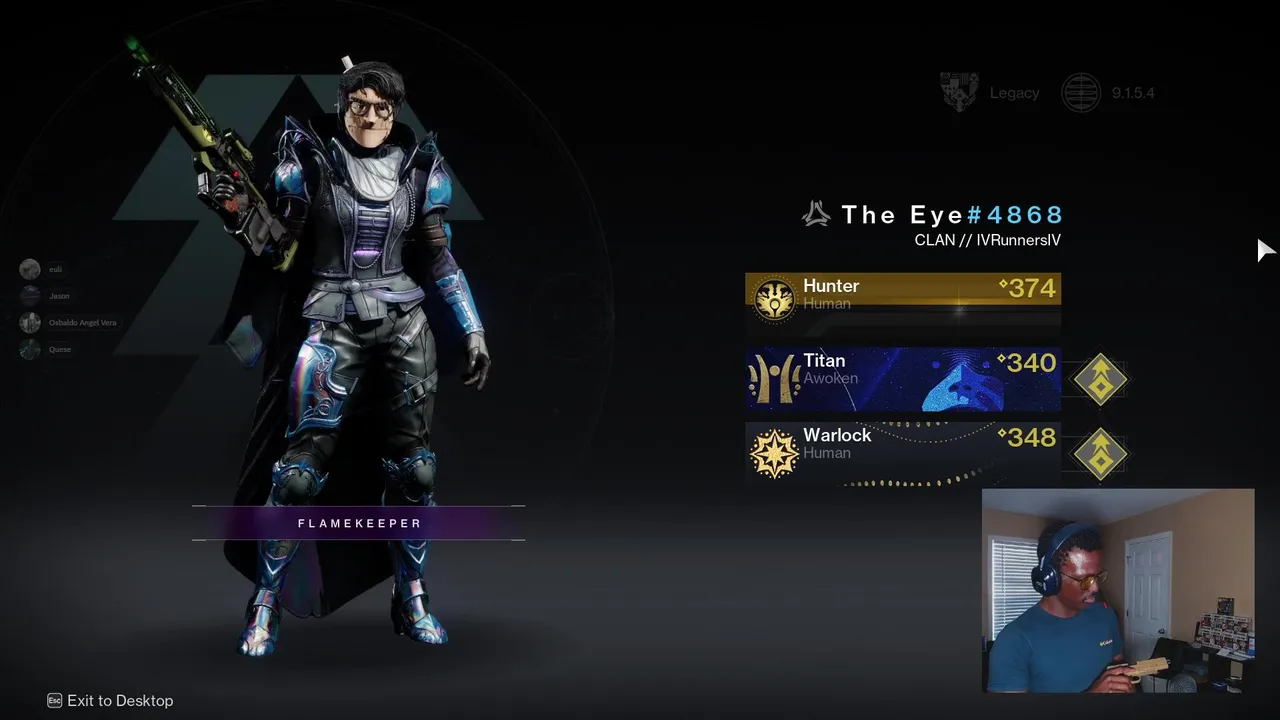This screenshot has height=720, width=1280.
Task: Click the globe version icon
Action: (1081, 93)
